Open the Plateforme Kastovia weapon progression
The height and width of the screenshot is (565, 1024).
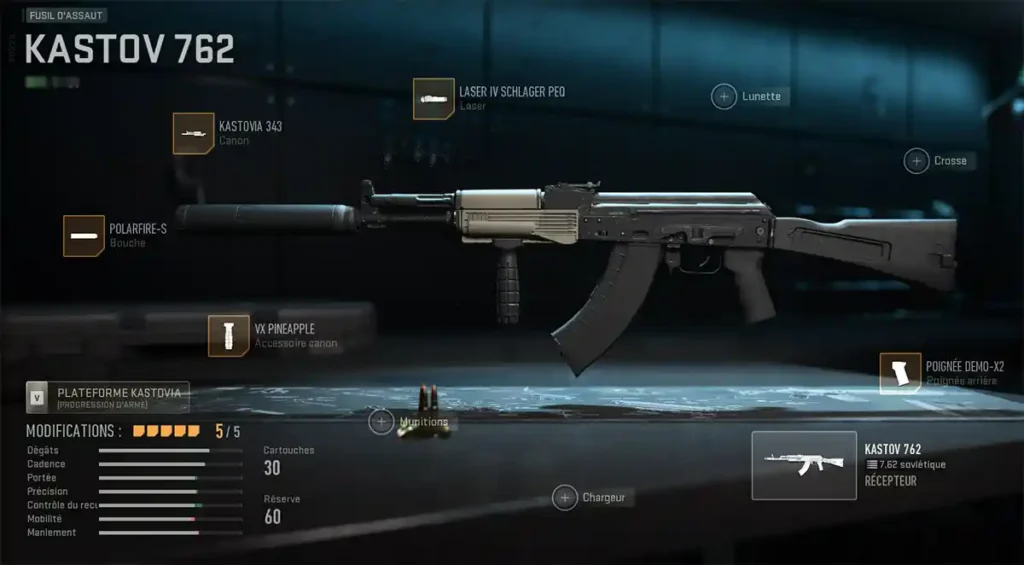[x=107, y=397]
